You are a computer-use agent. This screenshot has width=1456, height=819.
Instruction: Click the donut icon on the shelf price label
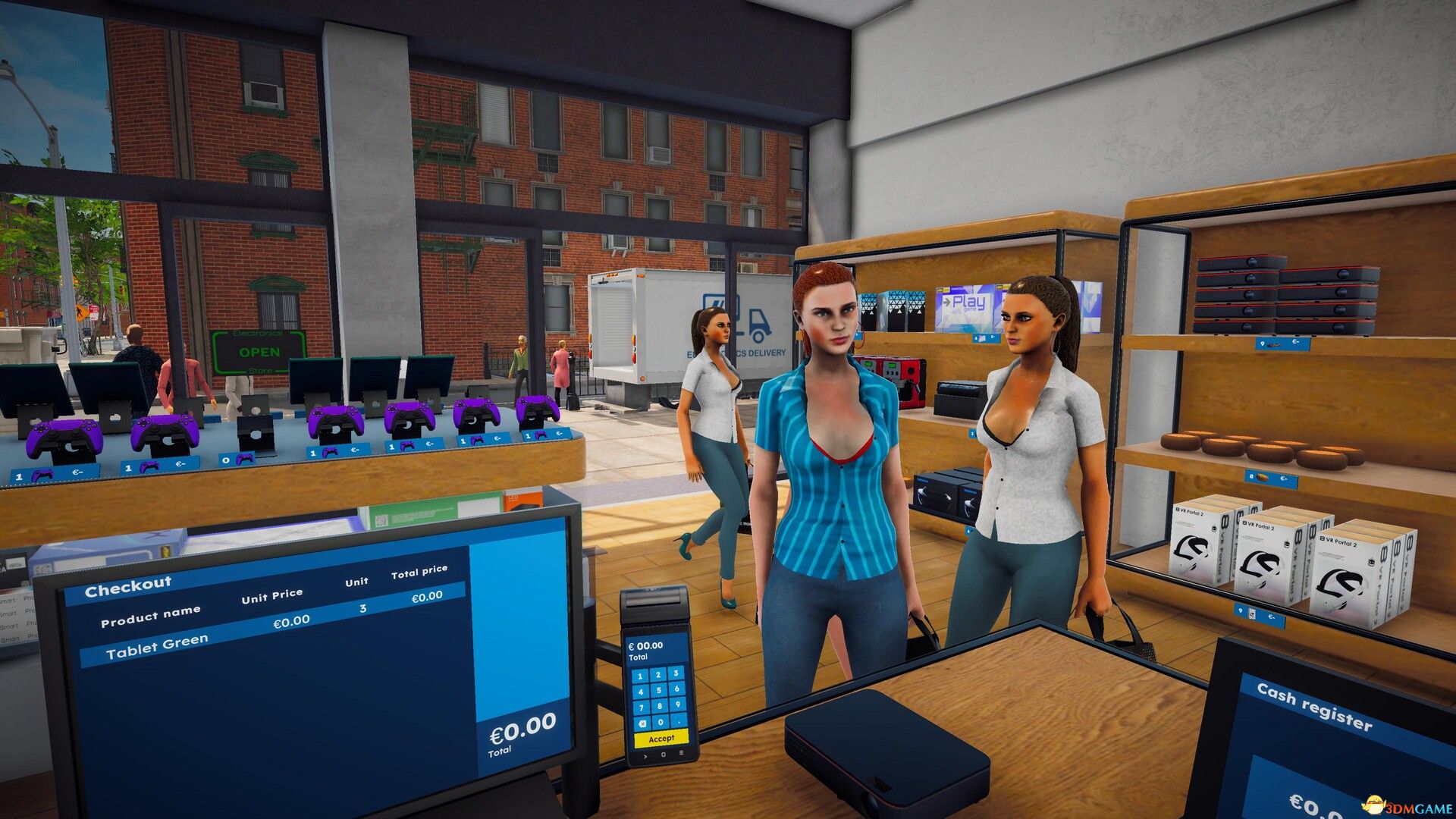pyautogui.click(x=1262, y=478)
